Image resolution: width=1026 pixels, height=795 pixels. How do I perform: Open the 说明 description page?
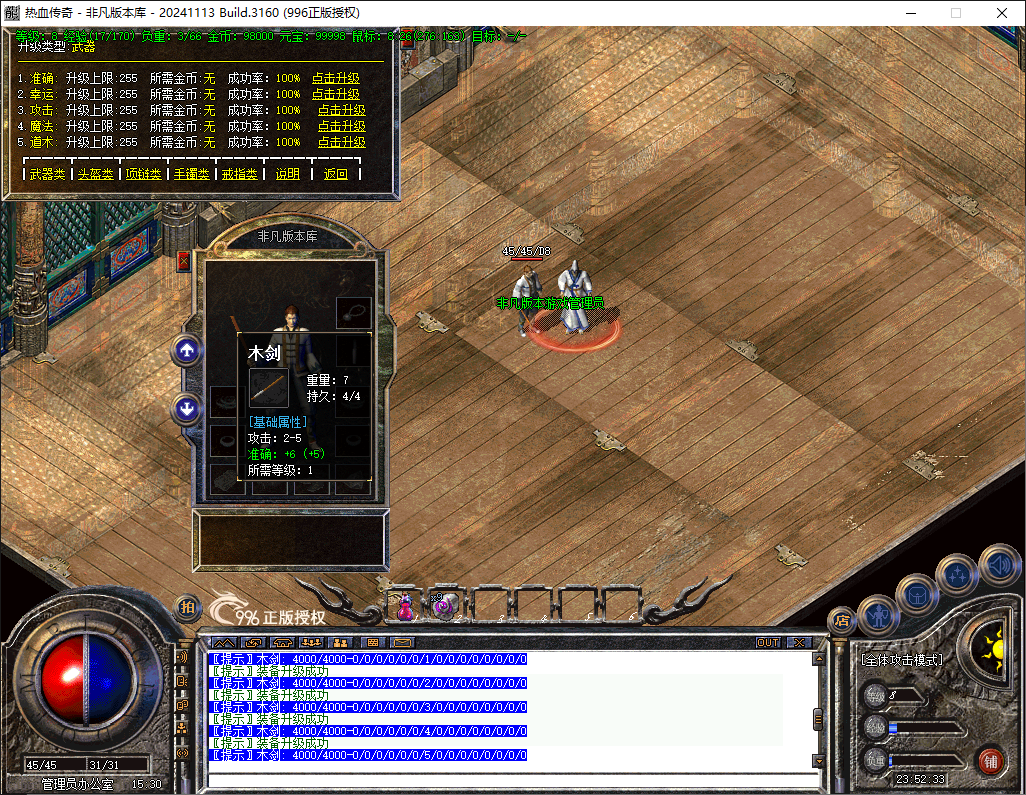[x=288, y=174]
